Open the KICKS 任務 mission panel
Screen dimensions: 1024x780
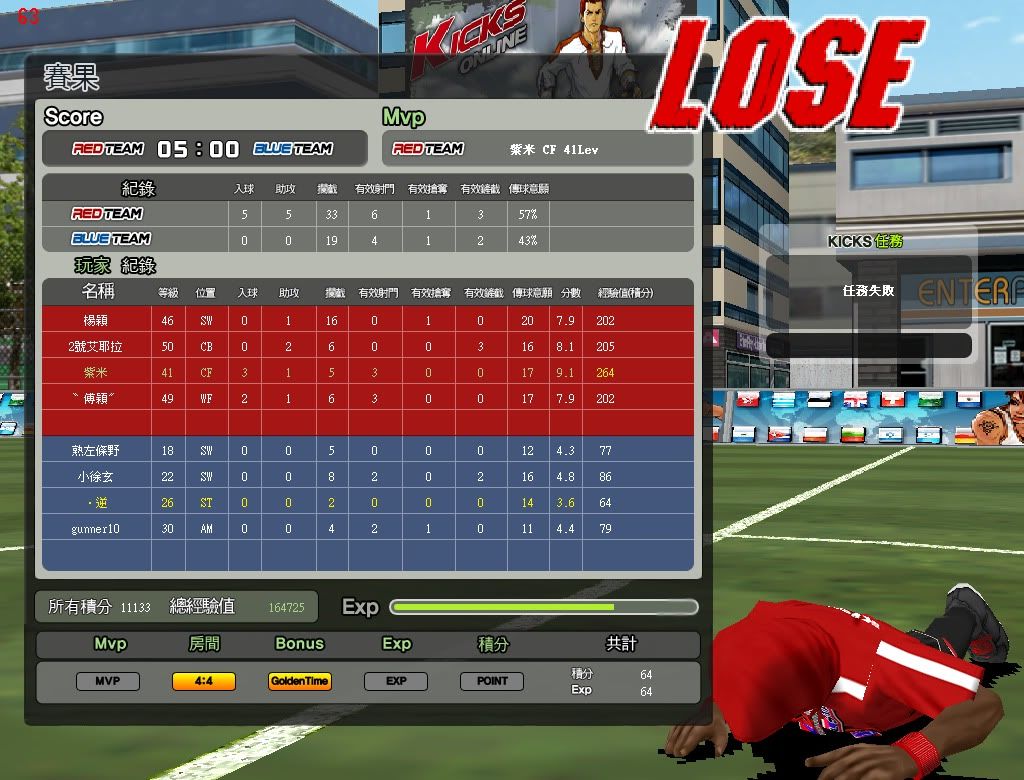[x=866, y=241]
